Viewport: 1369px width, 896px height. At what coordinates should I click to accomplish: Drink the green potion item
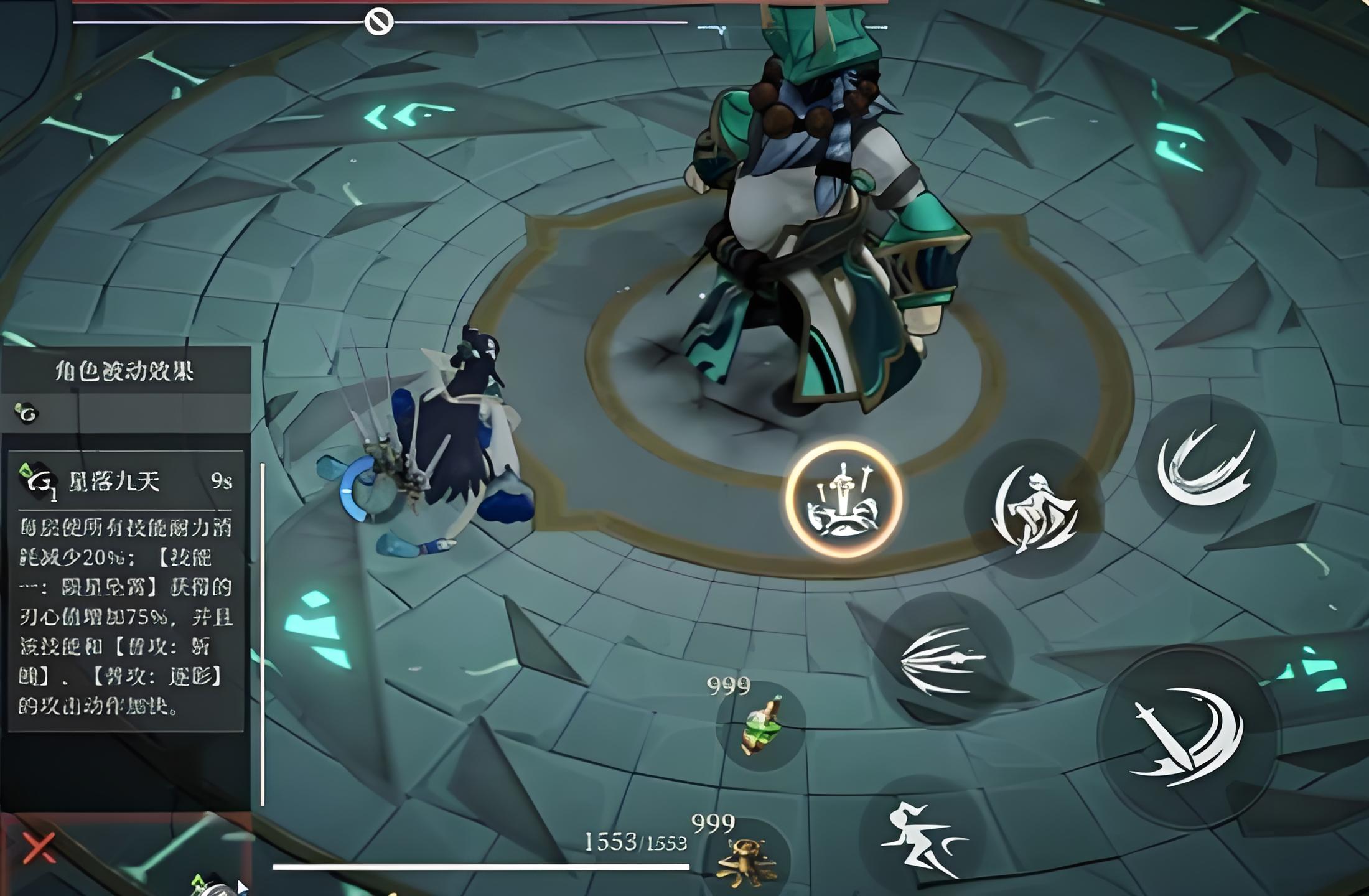coord(762,726)
